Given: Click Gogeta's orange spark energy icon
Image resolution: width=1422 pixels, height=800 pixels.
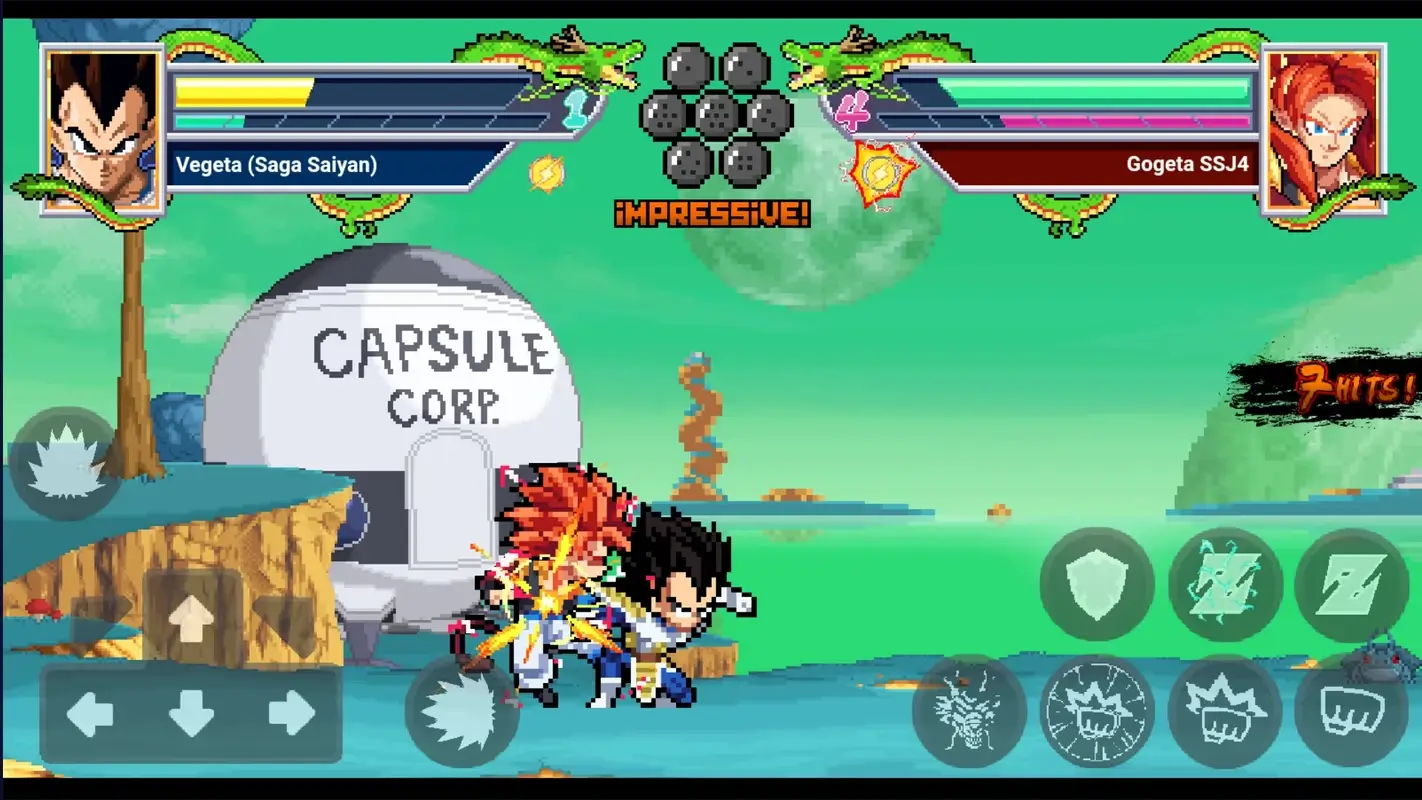Looking at the screenshot, I should click(x=880, y=173).
